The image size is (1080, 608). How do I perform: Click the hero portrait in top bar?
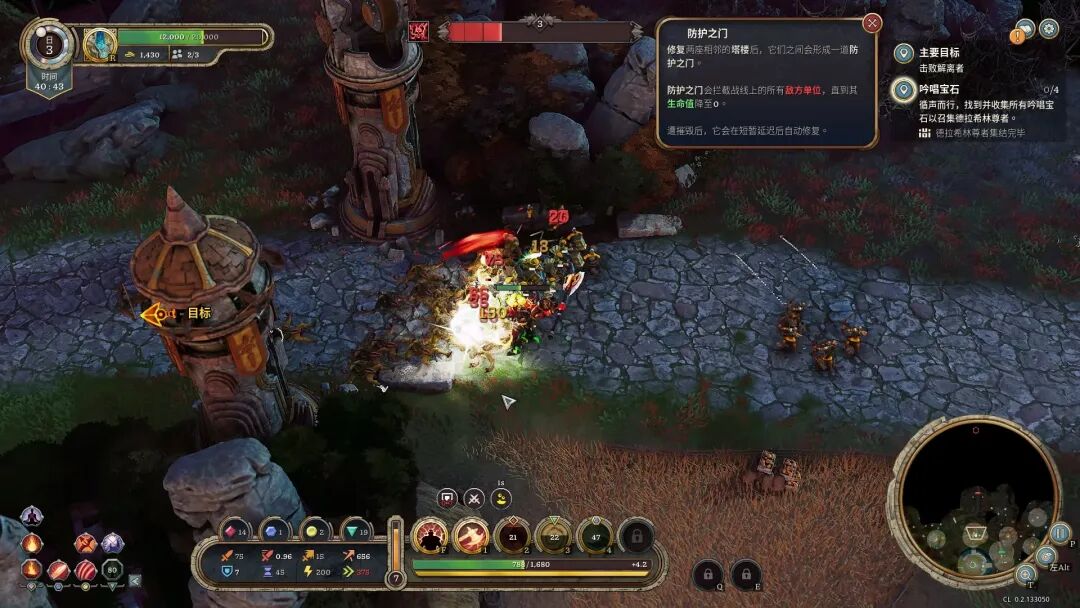(100, 43)
